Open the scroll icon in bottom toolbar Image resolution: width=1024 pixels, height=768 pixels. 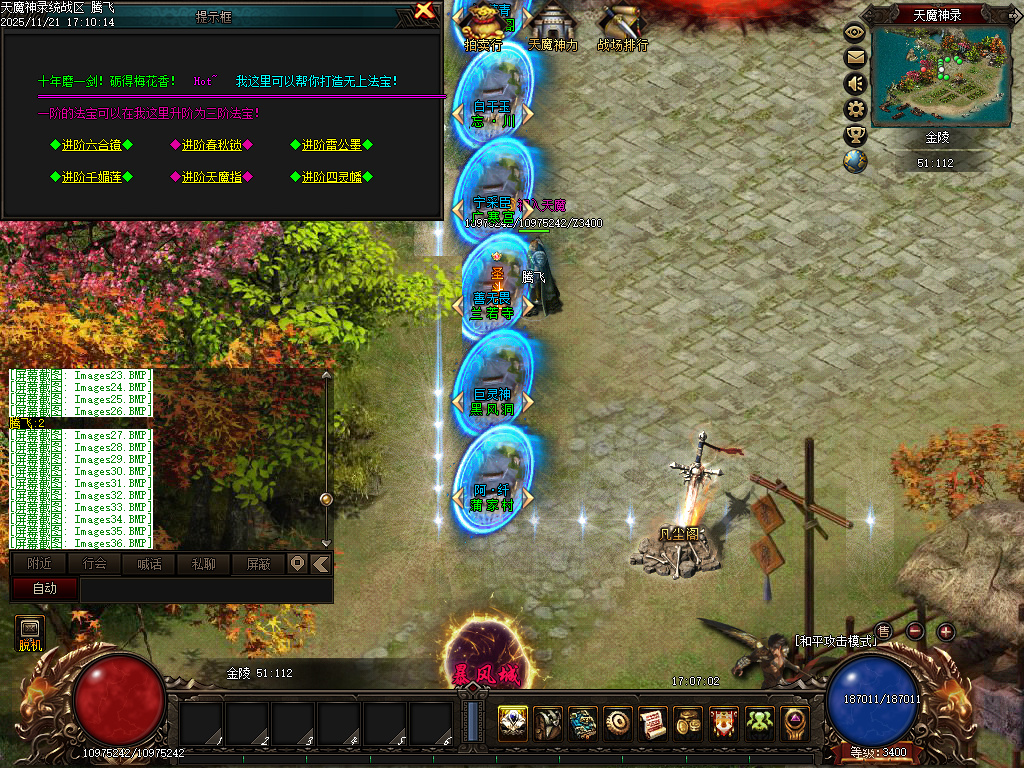tap(652, 723)
